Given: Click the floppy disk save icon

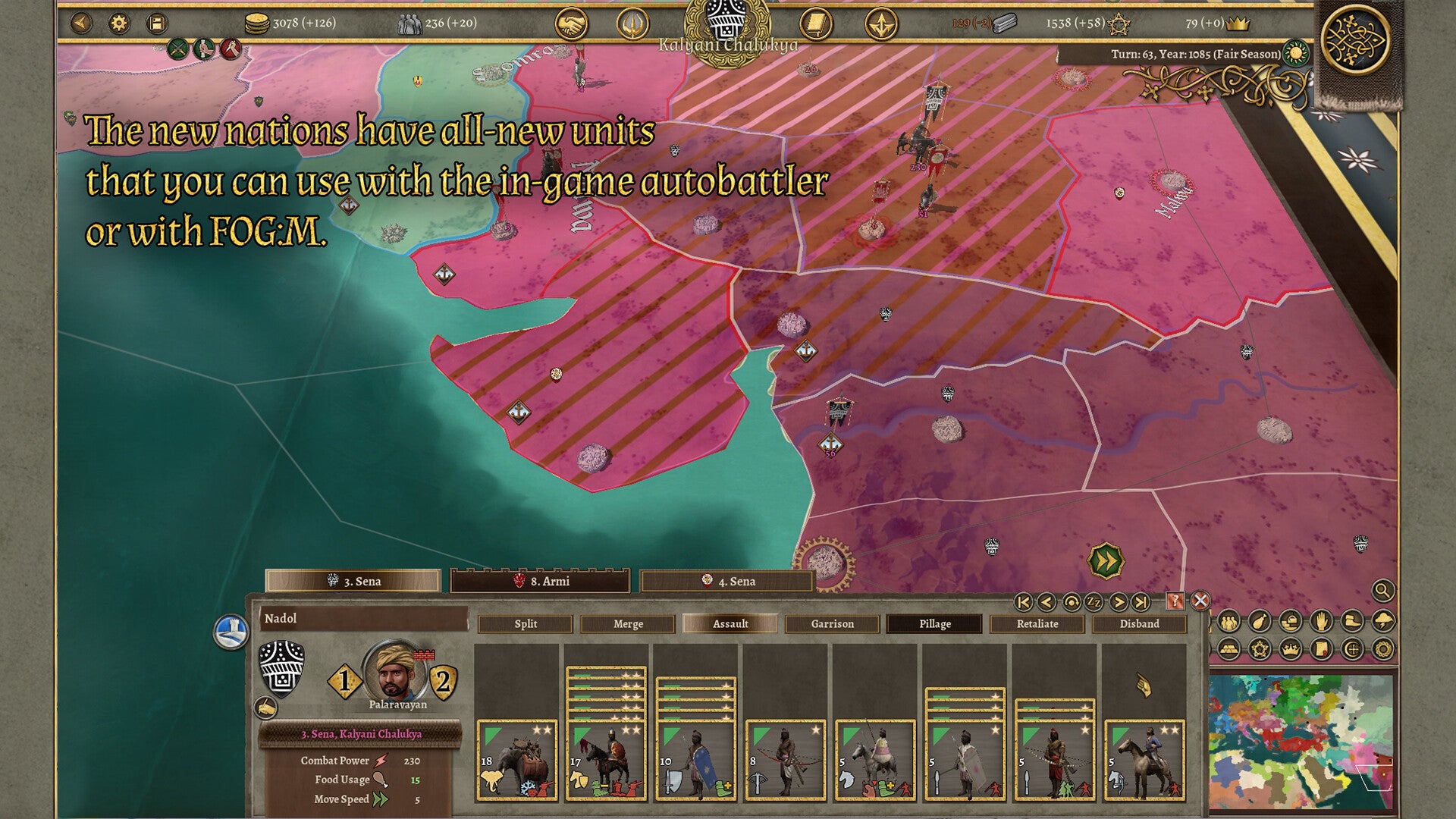Looking at the screenshot, I should [156, 24].
